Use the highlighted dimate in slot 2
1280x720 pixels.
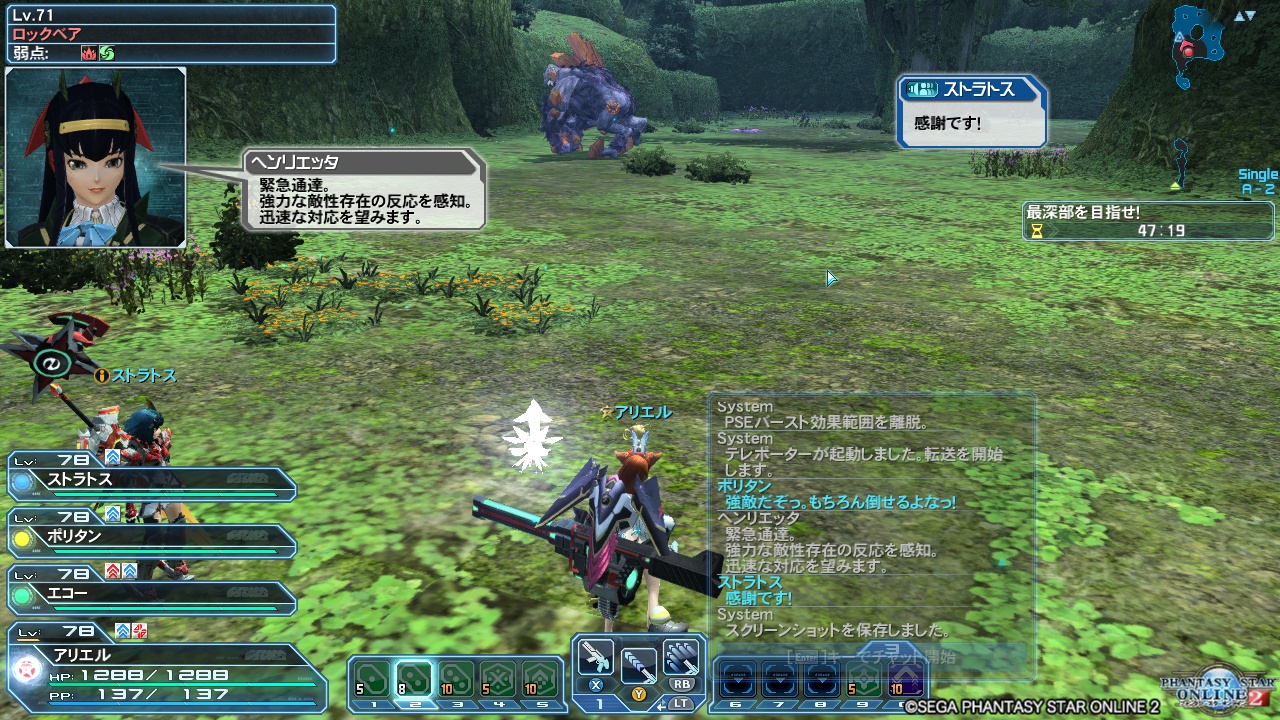(x=414, y=677)
